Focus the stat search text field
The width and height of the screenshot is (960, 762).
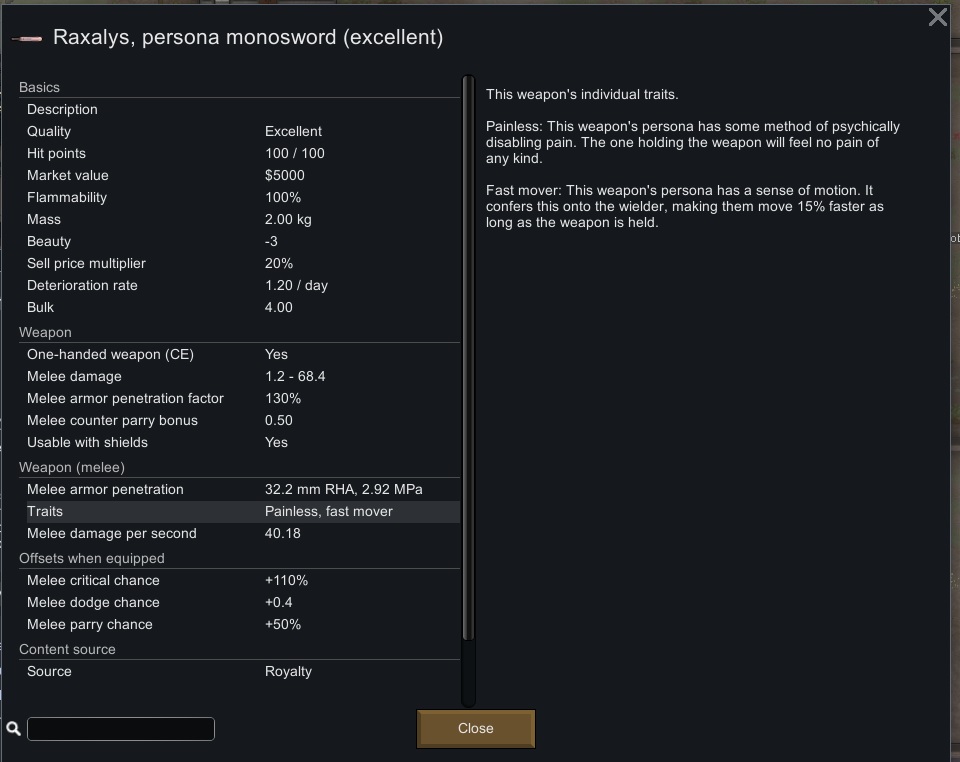pos(121,729)
